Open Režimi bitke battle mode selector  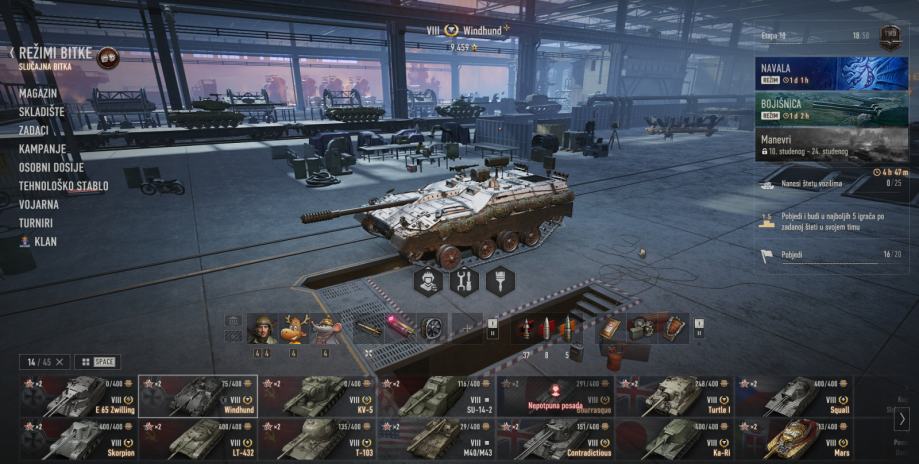point(56,54)
